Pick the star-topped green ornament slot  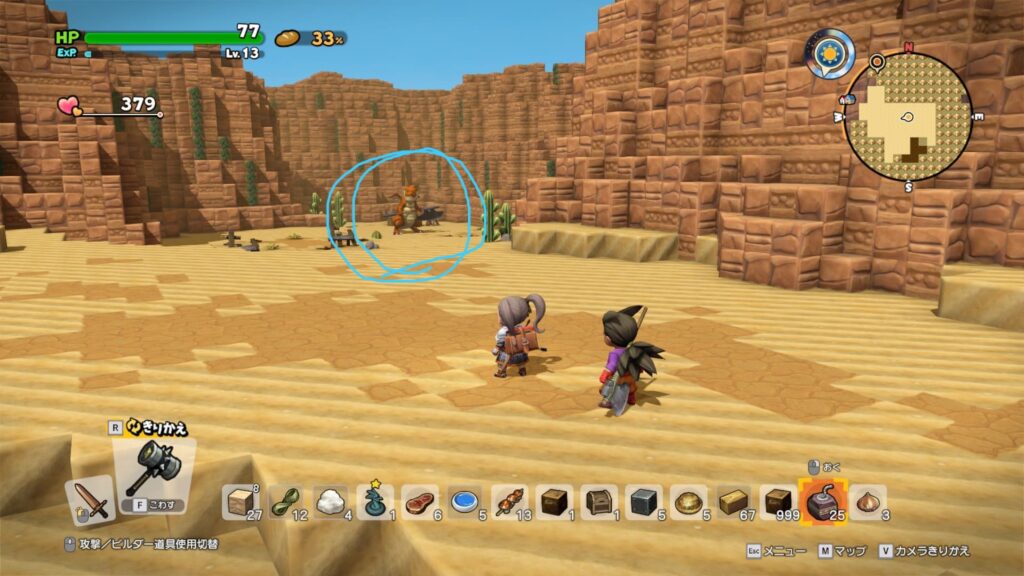[375, 502]
